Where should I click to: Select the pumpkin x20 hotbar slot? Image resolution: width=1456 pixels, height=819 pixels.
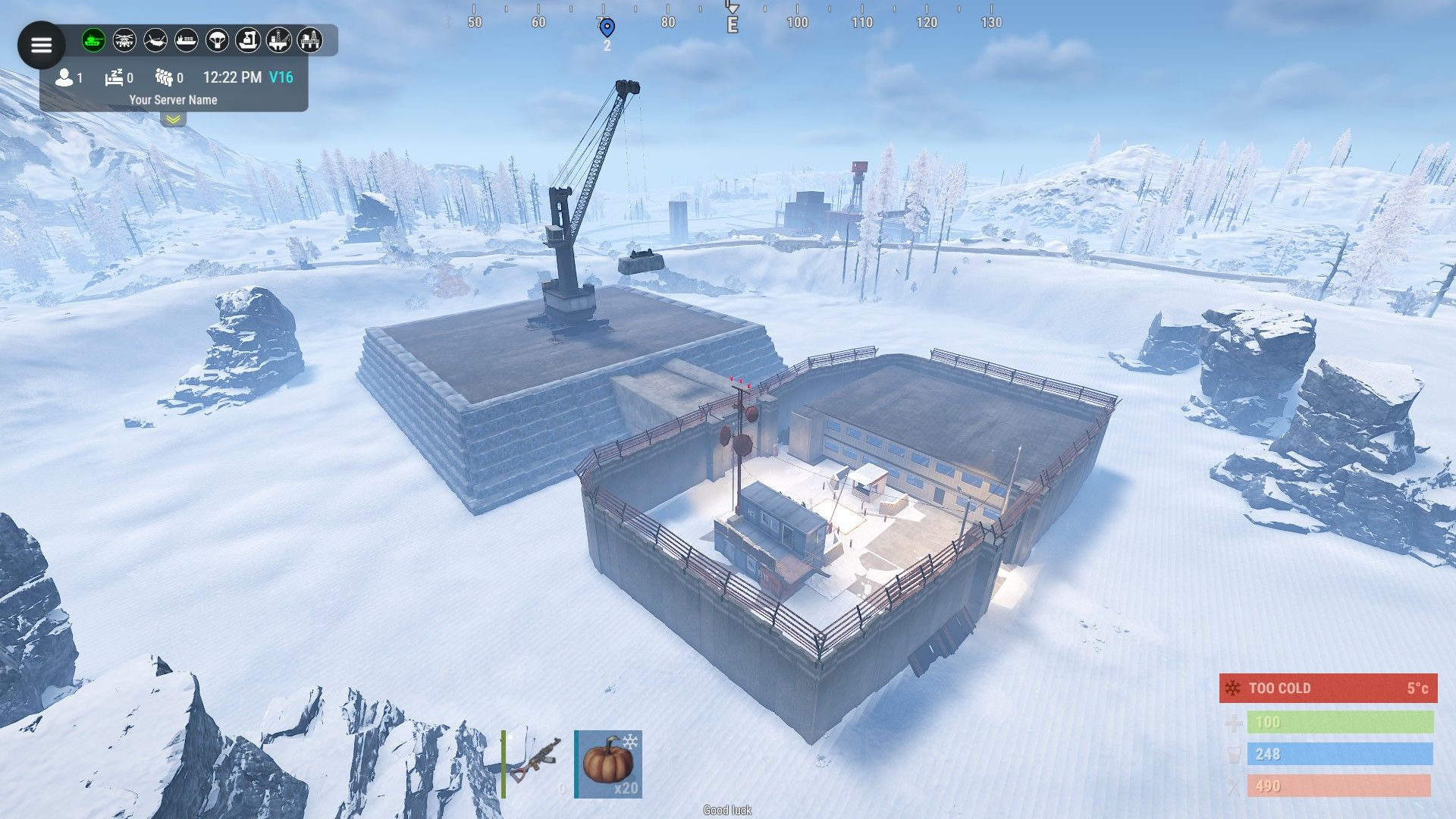608,764
